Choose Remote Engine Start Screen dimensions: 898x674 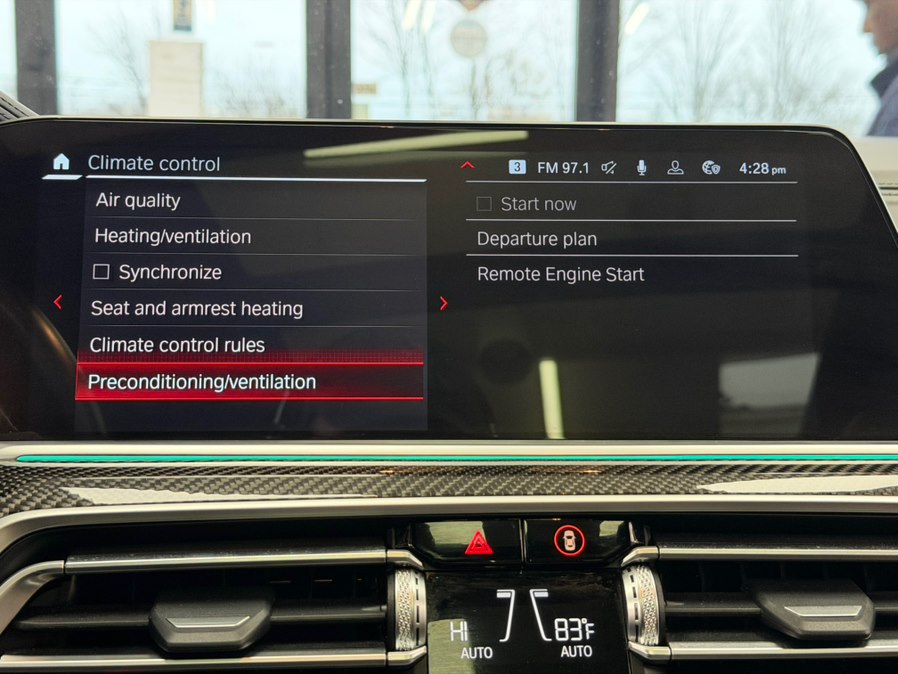tap(560, 274)
